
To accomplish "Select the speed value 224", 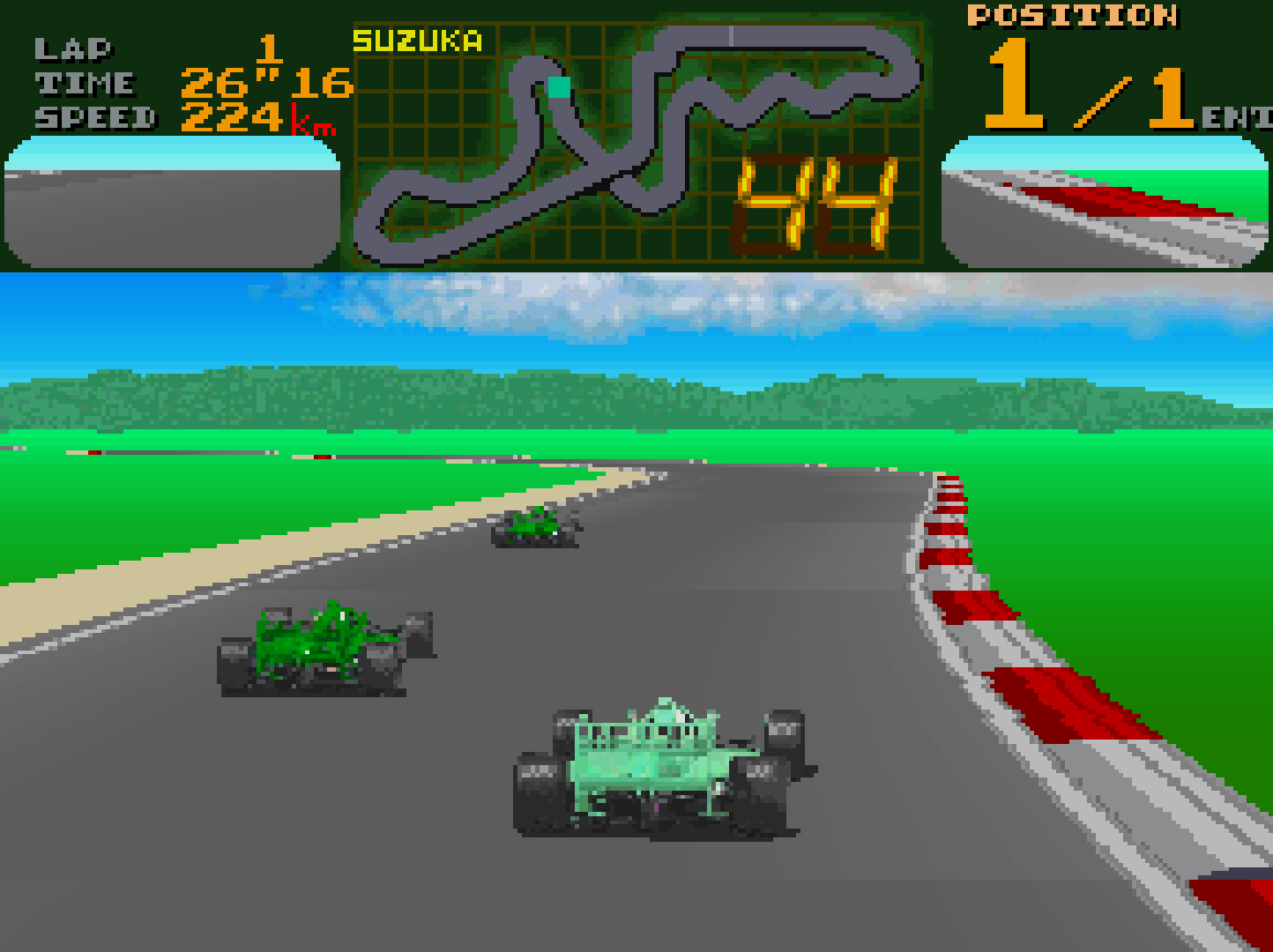I will click(231, 116).
